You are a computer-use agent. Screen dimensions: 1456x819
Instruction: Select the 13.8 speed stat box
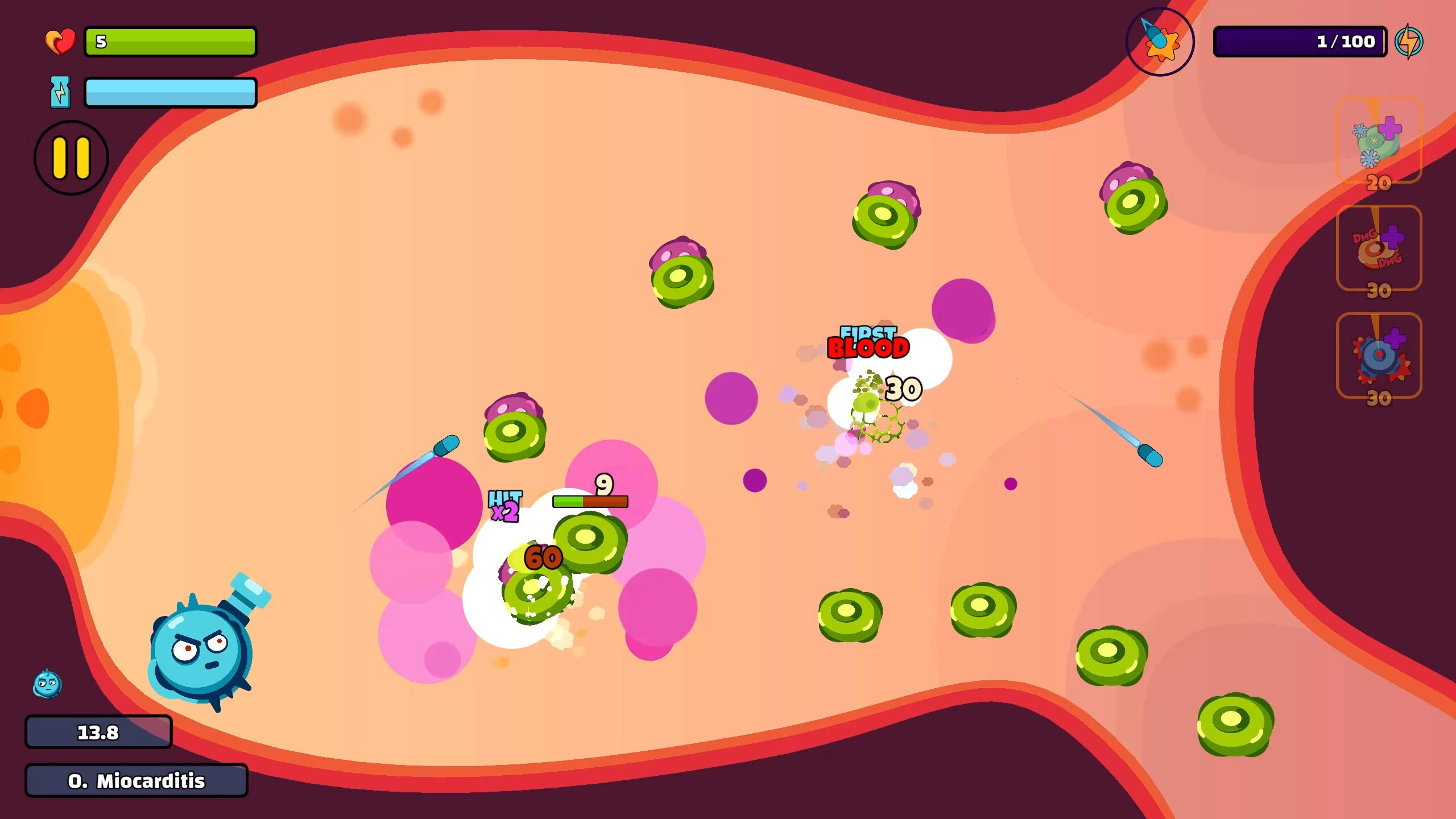(x=98, y=732)
